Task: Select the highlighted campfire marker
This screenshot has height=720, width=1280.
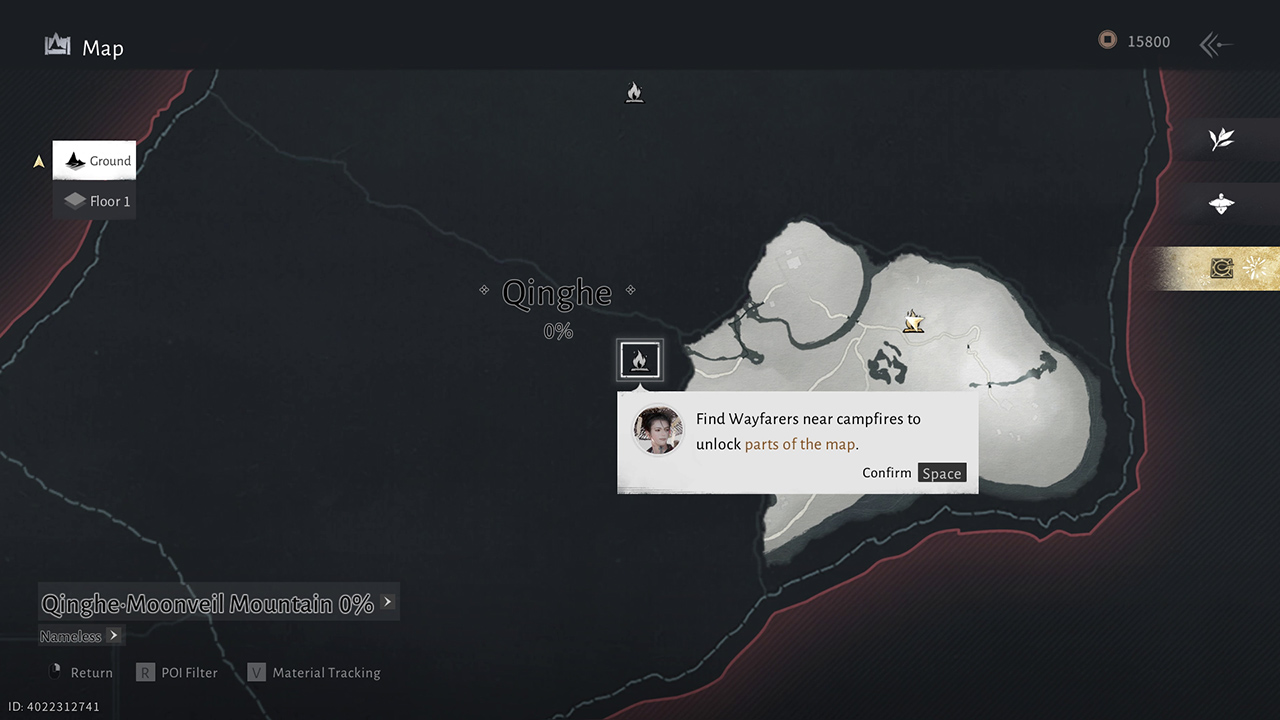Action: click(640, 359)
